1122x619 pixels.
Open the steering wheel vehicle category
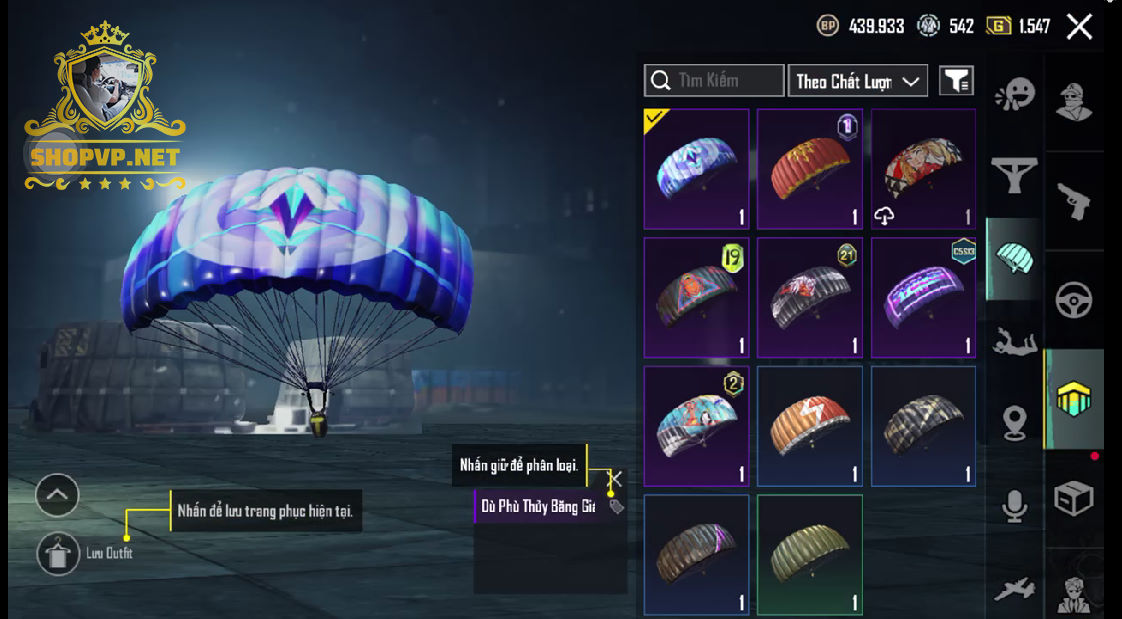click(x=1075, y=299)
